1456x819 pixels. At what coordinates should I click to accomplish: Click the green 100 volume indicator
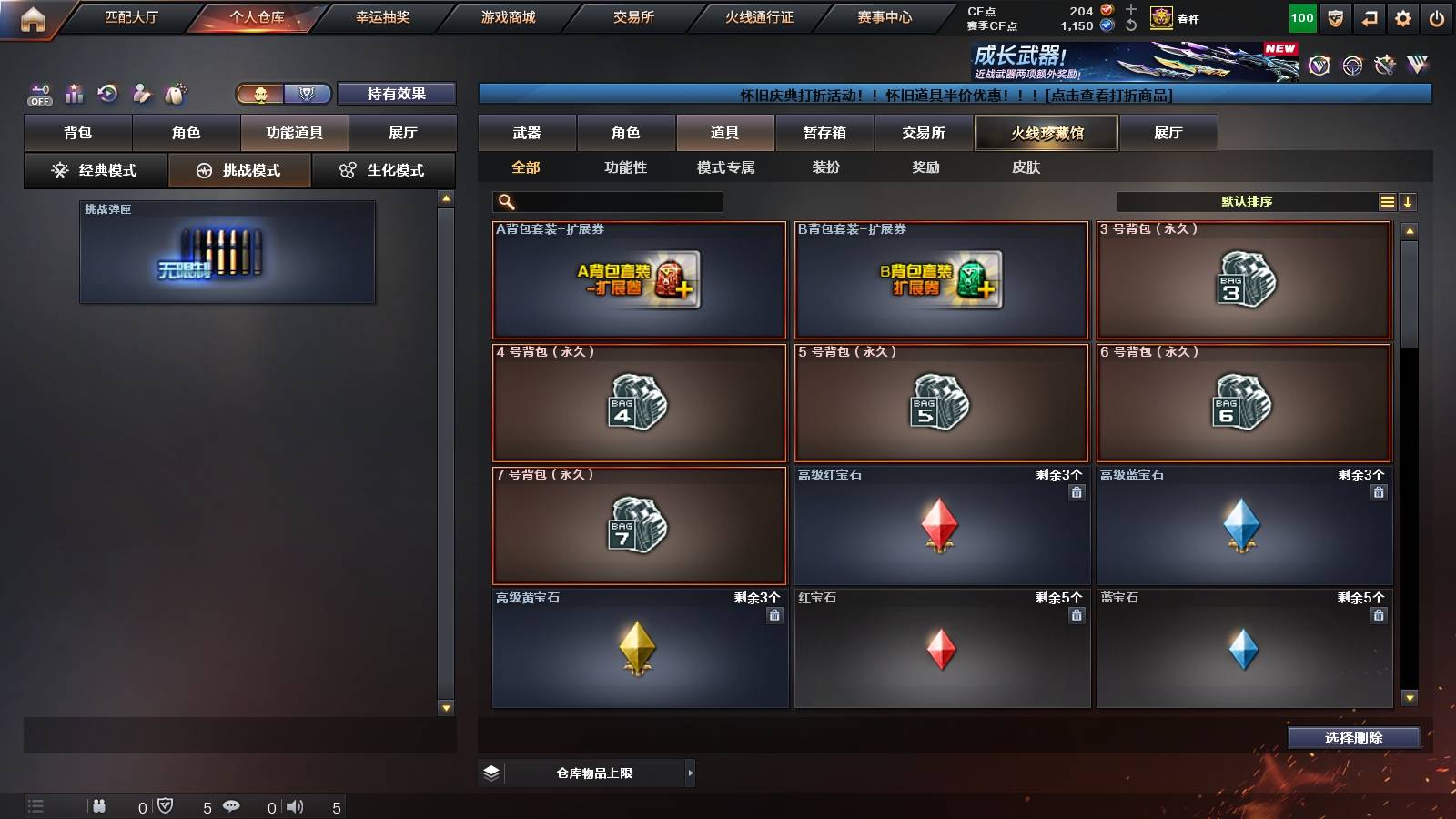(x=1301, y=16)
